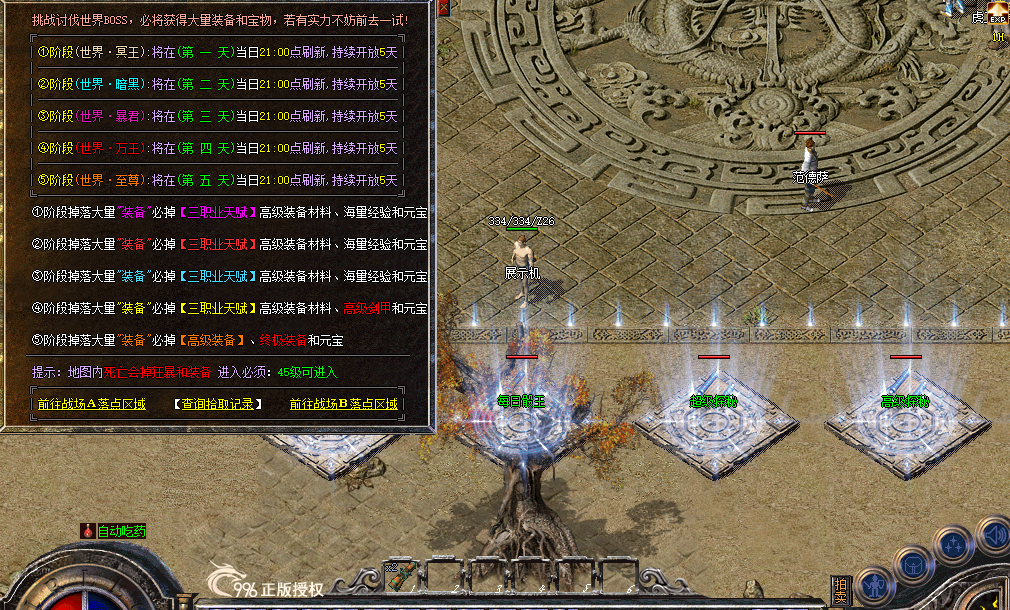Go to battlefield B landing zone (前往战场B落点区域)
Screen dimensions: 1010x610
tap(344, 404)
